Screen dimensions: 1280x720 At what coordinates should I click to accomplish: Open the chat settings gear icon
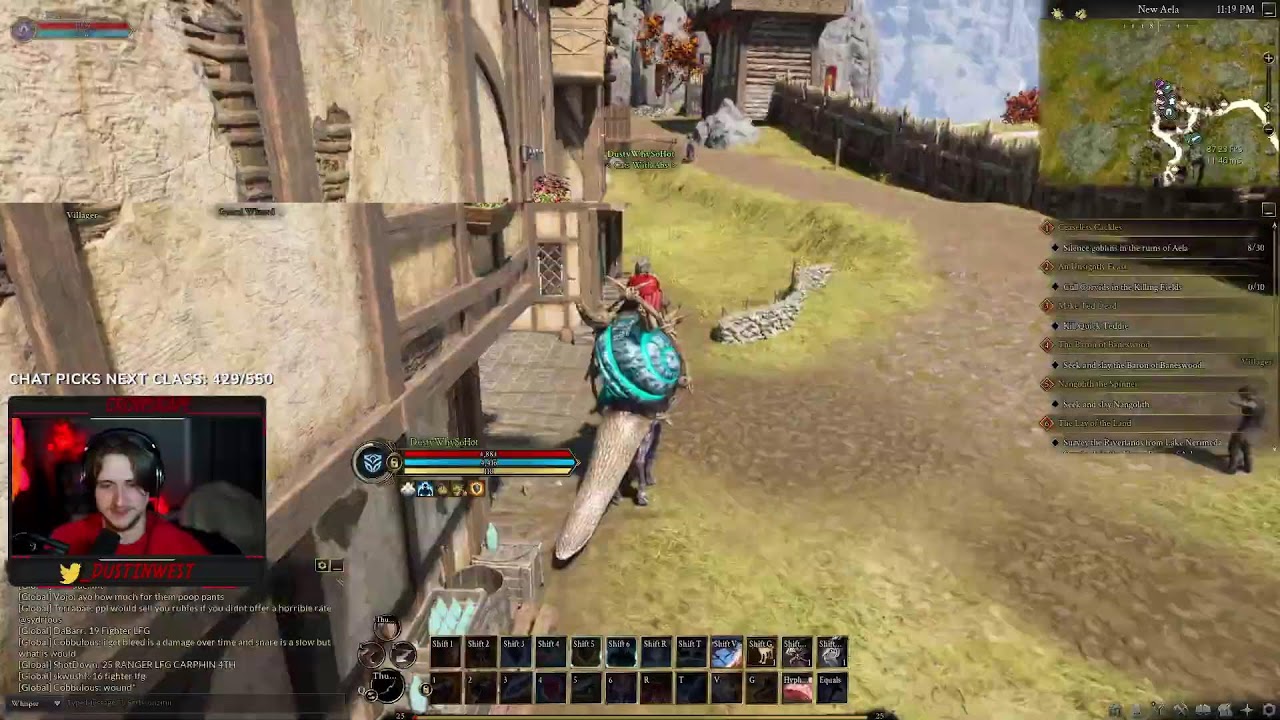[x=322, y=566]
